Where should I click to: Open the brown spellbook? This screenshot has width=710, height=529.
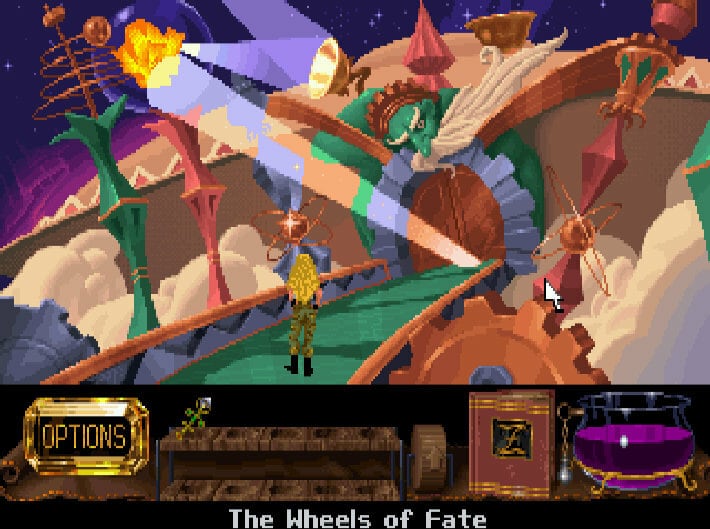(511, 439)
